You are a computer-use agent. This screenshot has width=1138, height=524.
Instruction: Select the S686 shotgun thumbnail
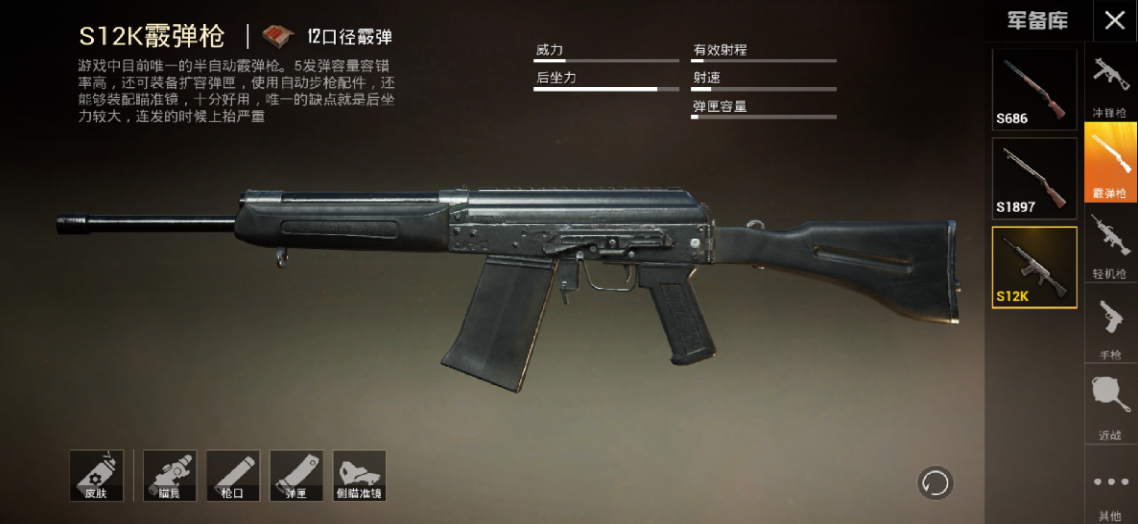click(x=1034, y=89)
